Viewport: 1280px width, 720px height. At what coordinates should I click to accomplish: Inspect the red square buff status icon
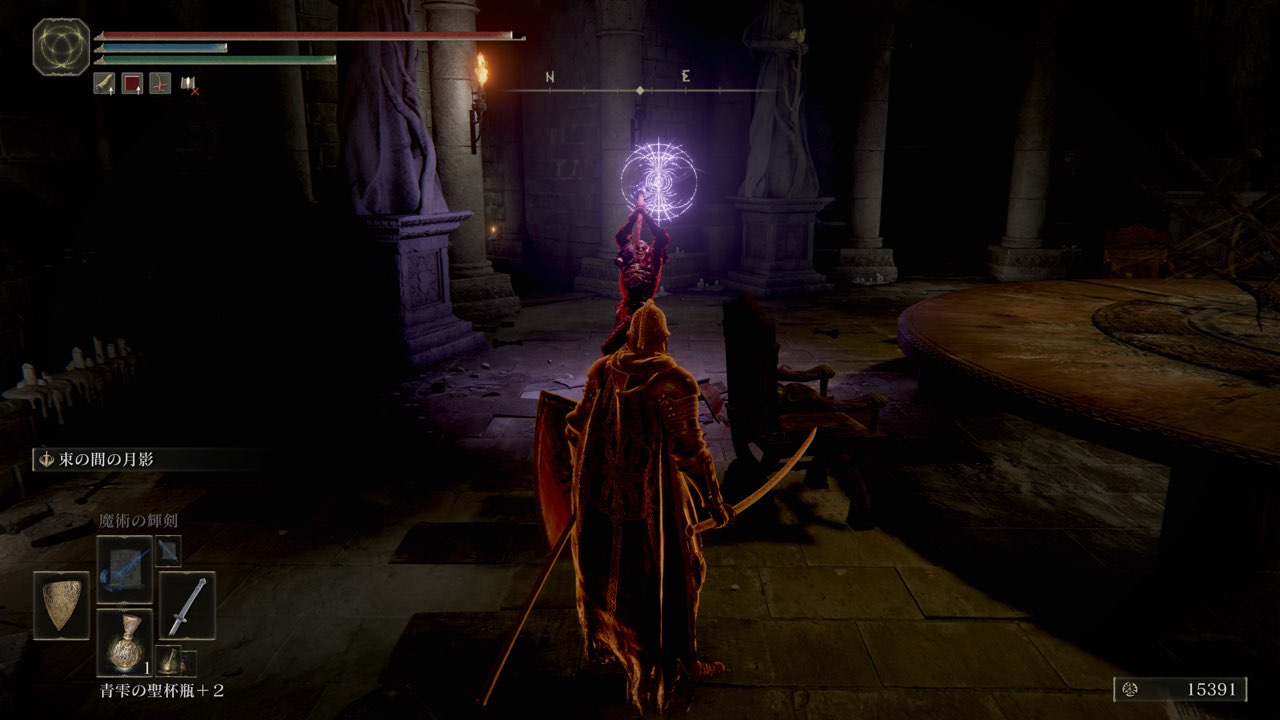132,84
